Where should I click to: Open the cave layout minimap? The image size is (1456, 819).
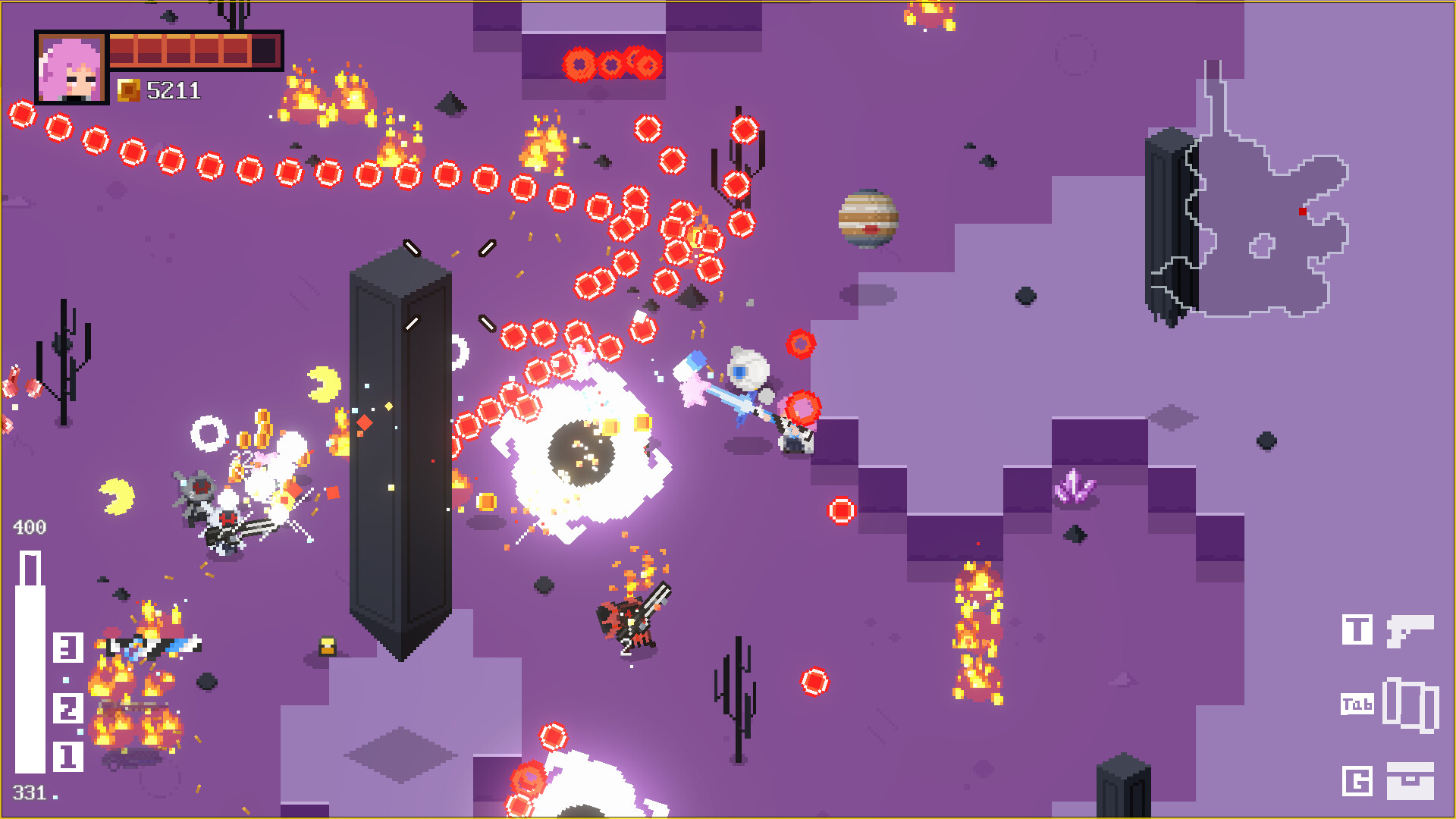[1265, 227]
